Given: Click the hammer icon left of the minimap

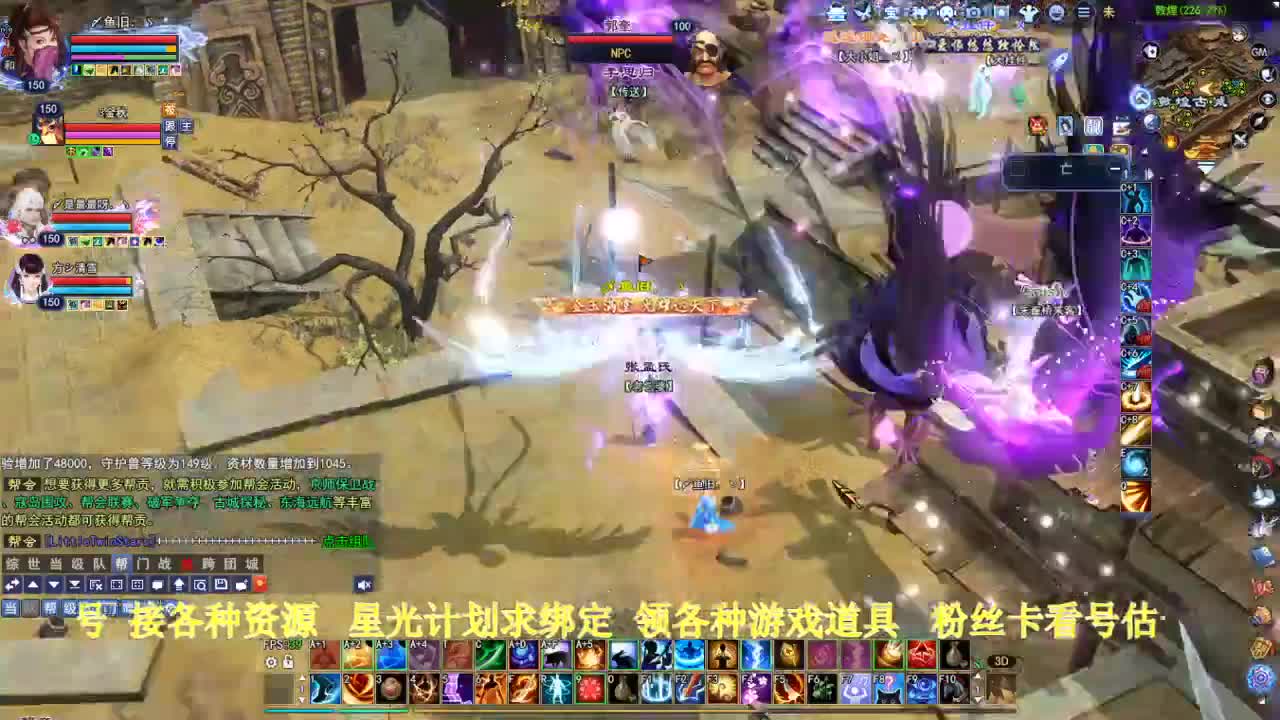Looking at the screenshot, I should [x=1141, y=98].
